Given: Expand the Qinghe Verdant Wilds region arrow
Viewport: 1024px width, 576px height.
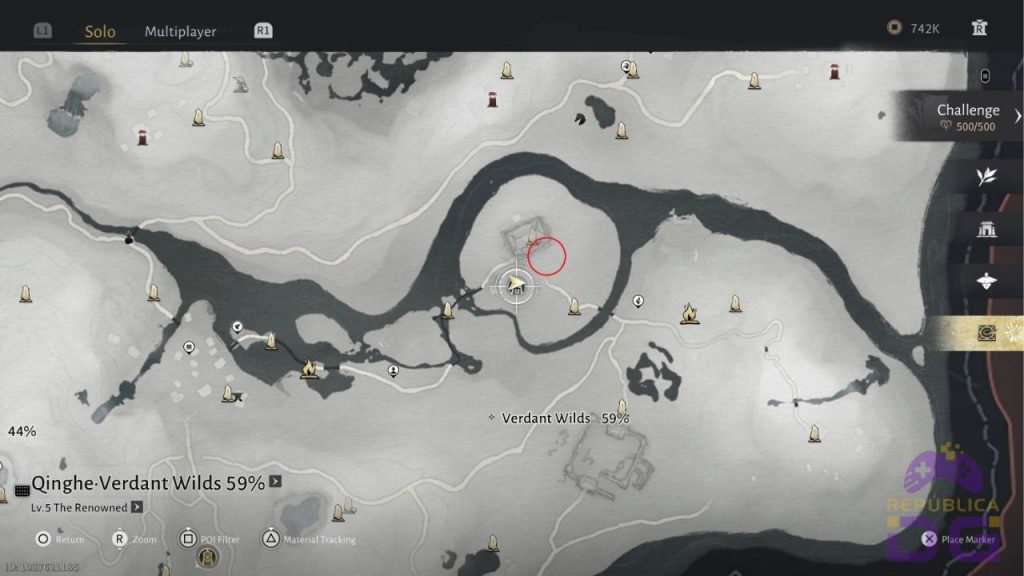Looking at the screenshot, I should (x=276, y=482).
